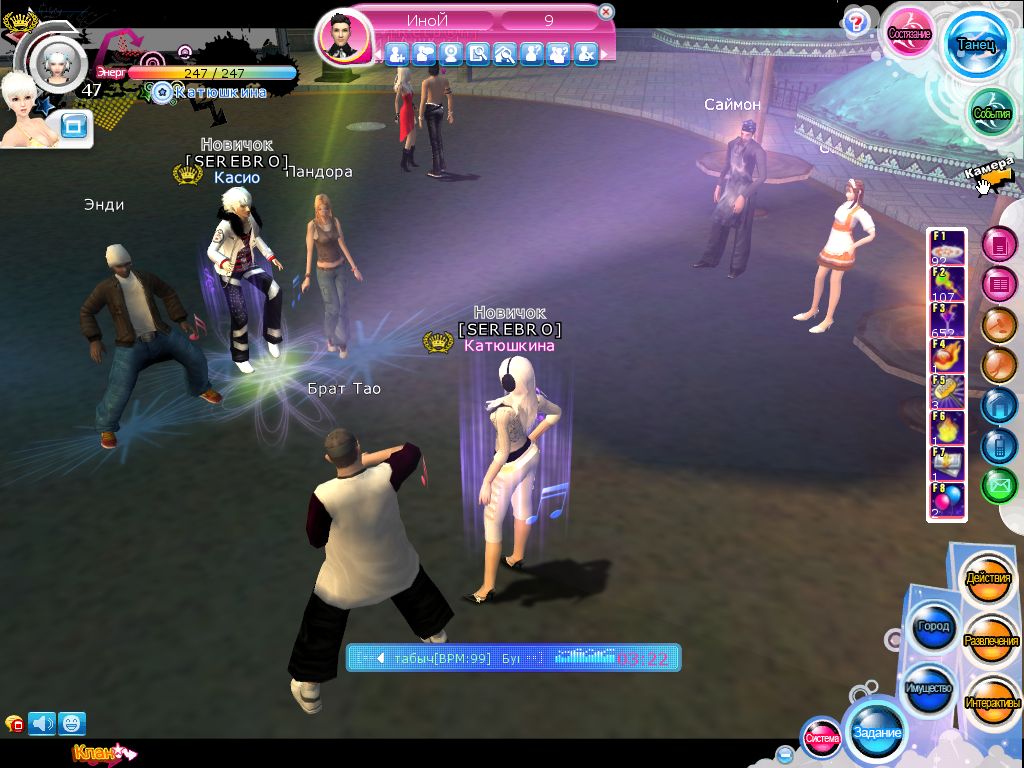Open the Система system menu
The image size is (1024, 768).
pos(822,739)
